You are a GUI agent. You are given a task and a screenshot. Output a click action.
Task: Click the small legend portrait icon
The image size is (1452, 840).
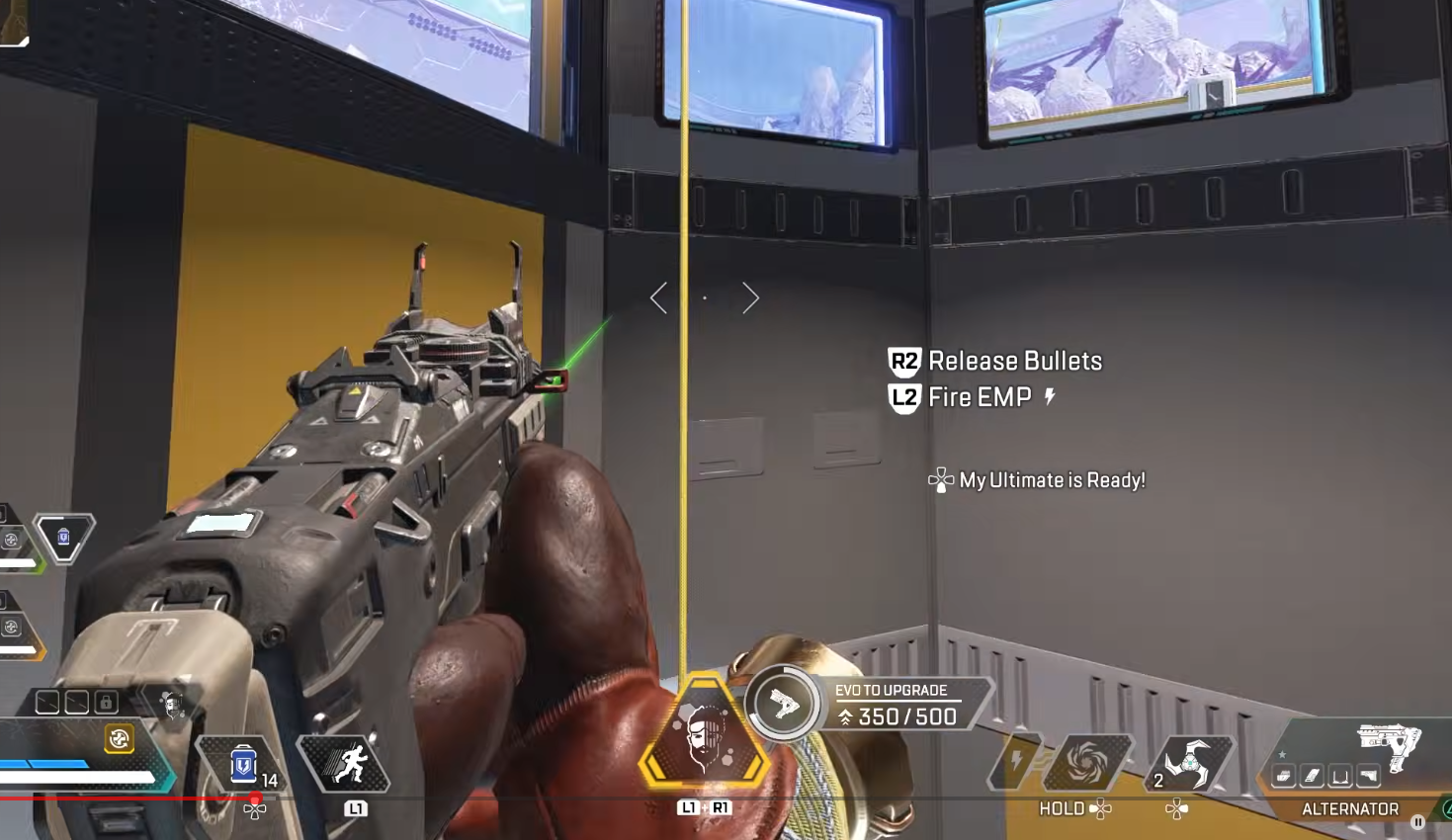(x=173, y=705)
